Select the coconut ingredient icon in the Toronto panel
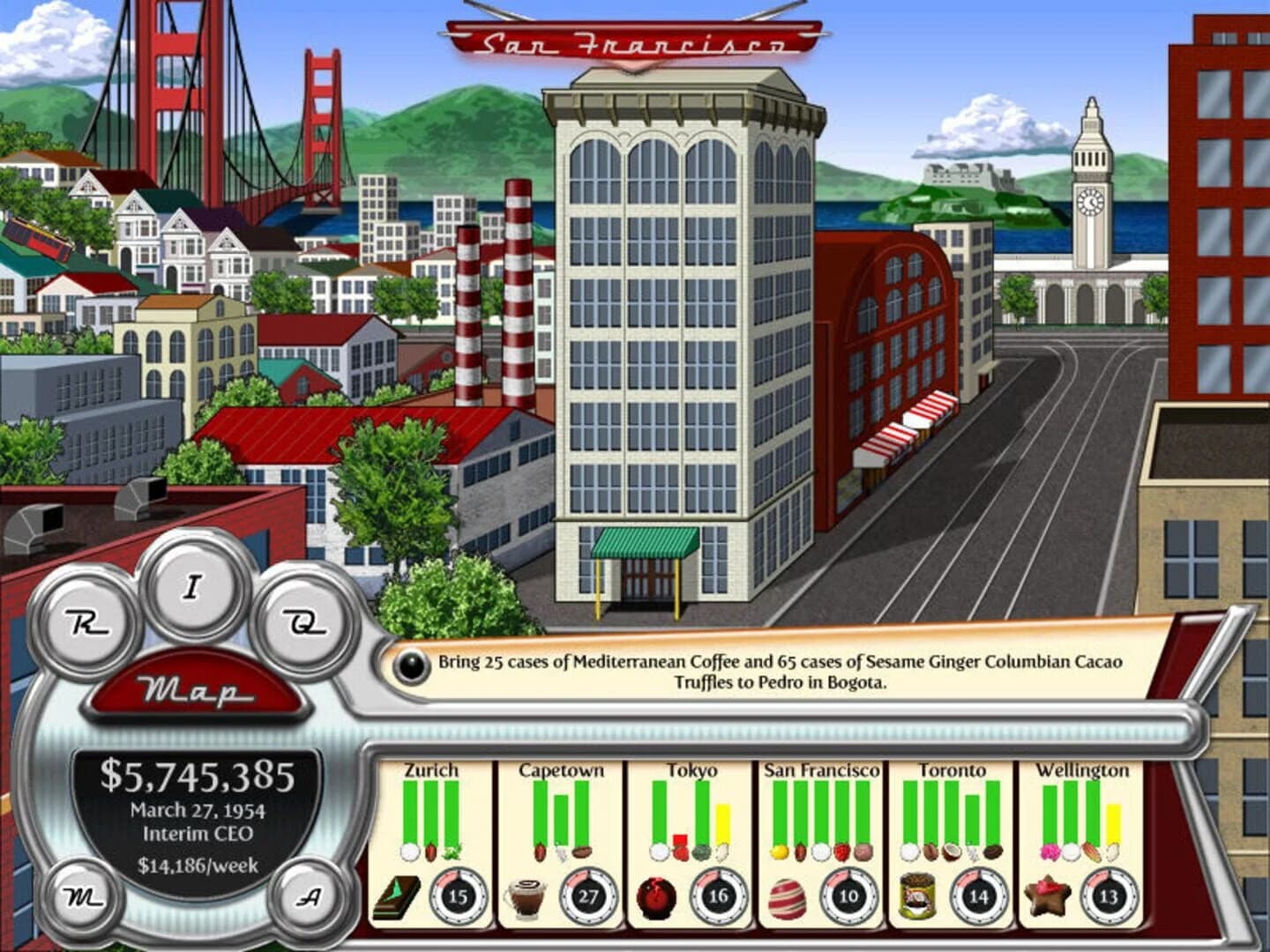 pyautogui.click(x=952, y=852)
